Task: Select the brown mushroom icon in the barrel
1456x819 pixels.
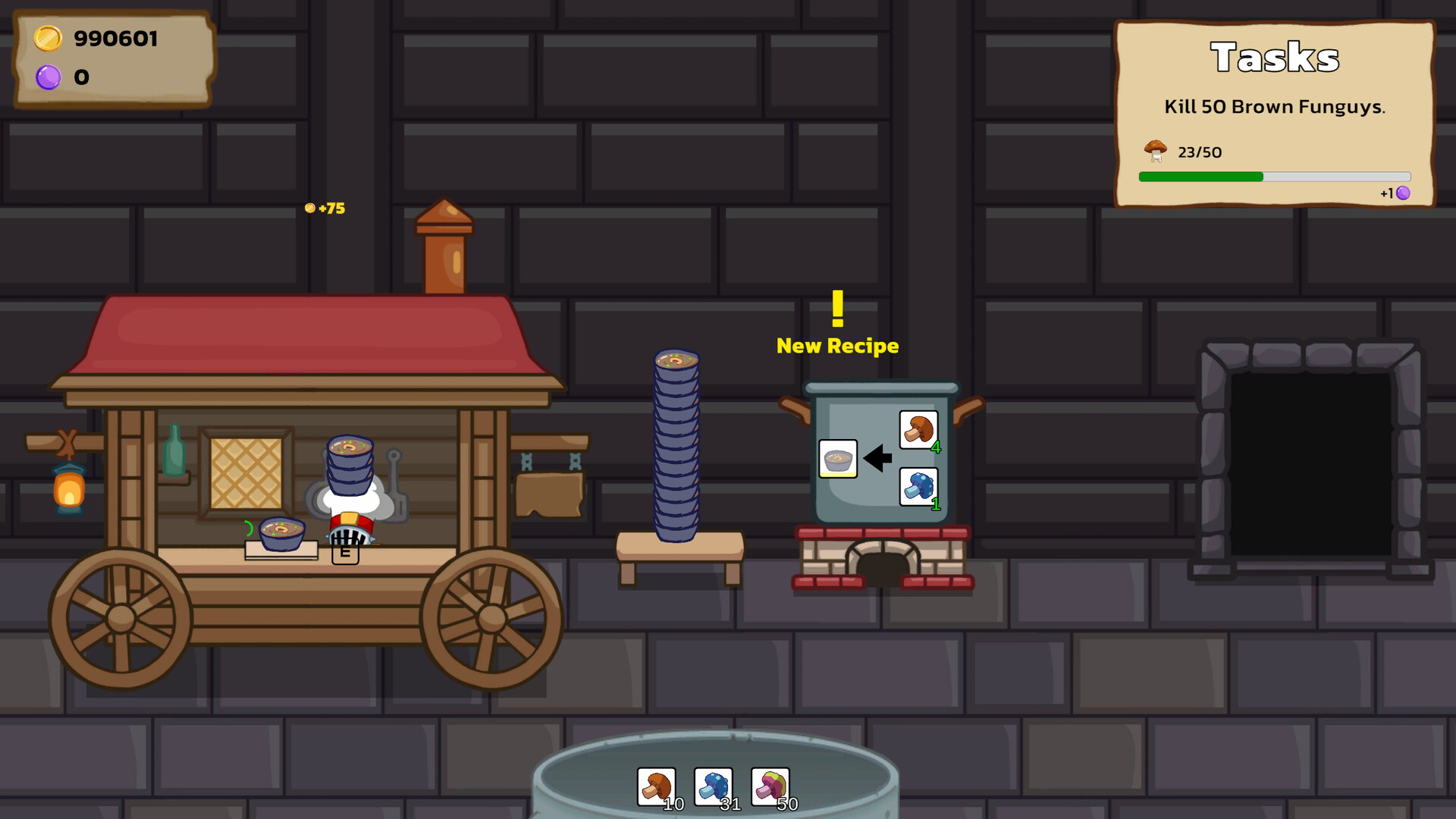Action: (x=657, y=785)
